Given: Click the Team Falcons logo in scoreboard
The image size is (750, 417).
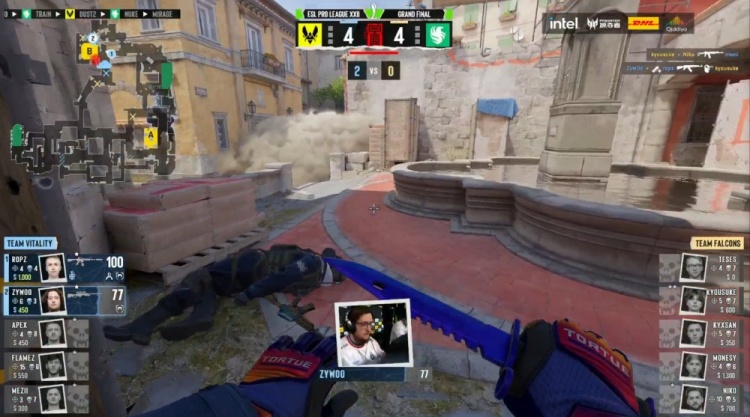Looking at the screenshot, I should [438, 35].
